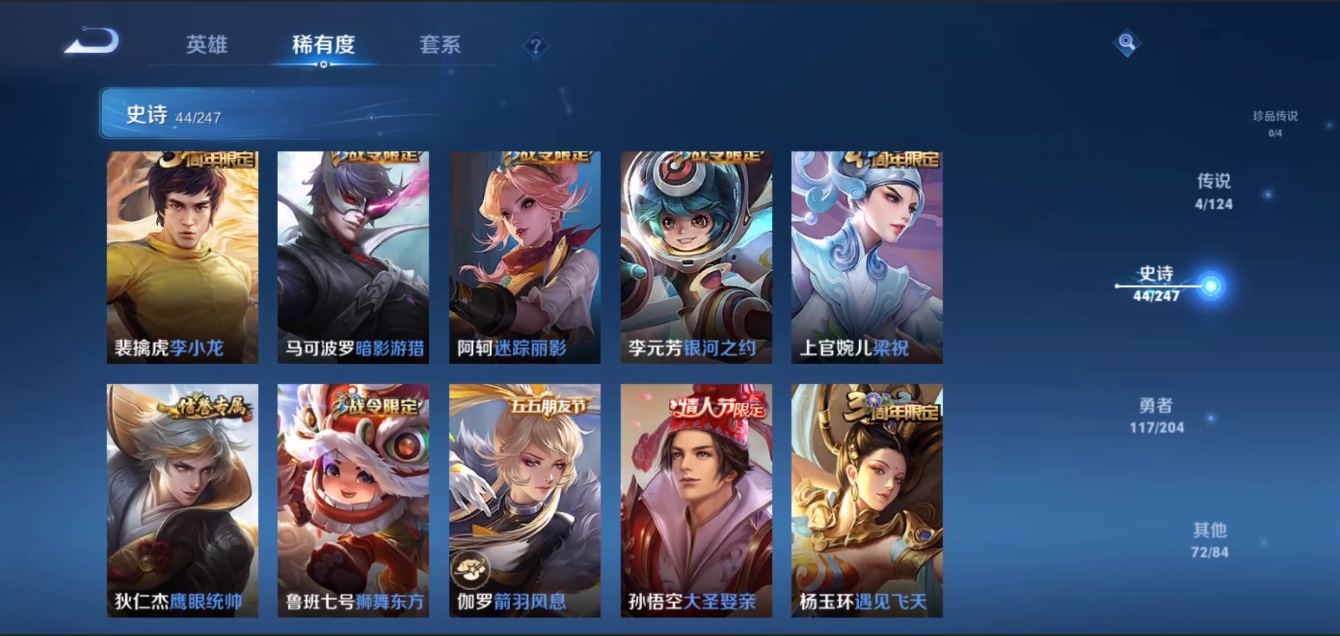Switch to the 英雄 tab

[207, 45]
